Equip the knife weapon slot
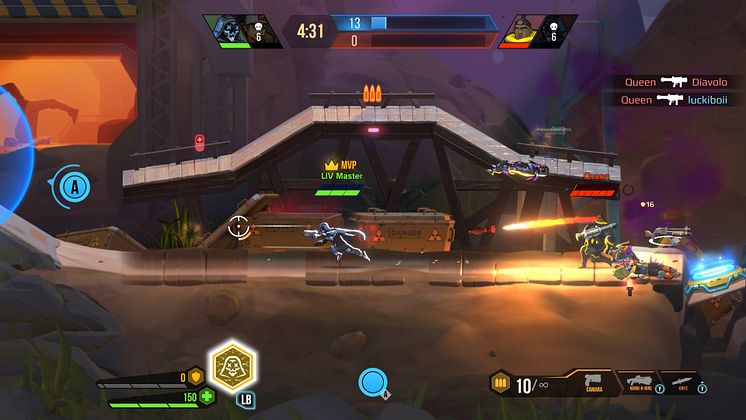Screen dimensions: 746x420 click(x=682, y=382)
